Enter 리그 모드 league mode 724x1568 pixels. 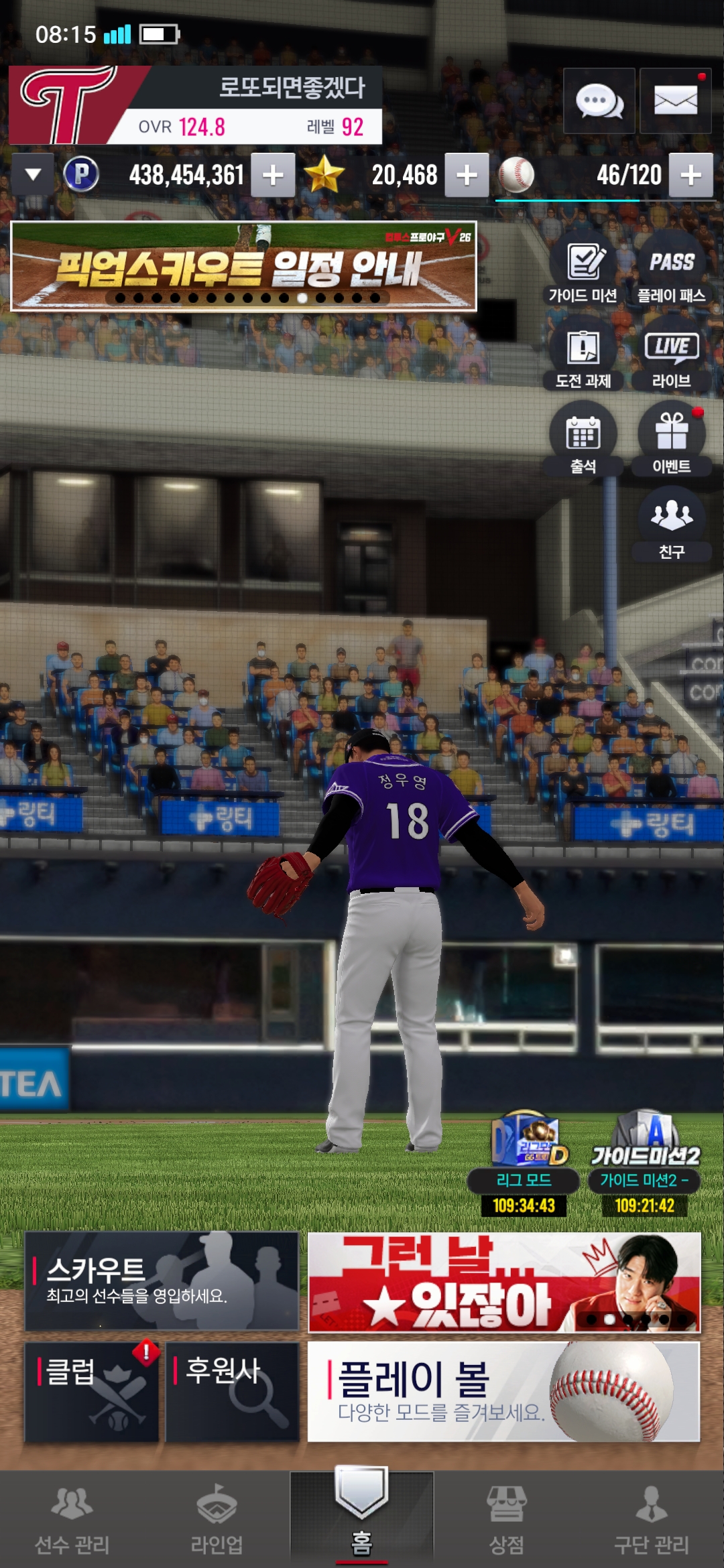(524, 1165)
